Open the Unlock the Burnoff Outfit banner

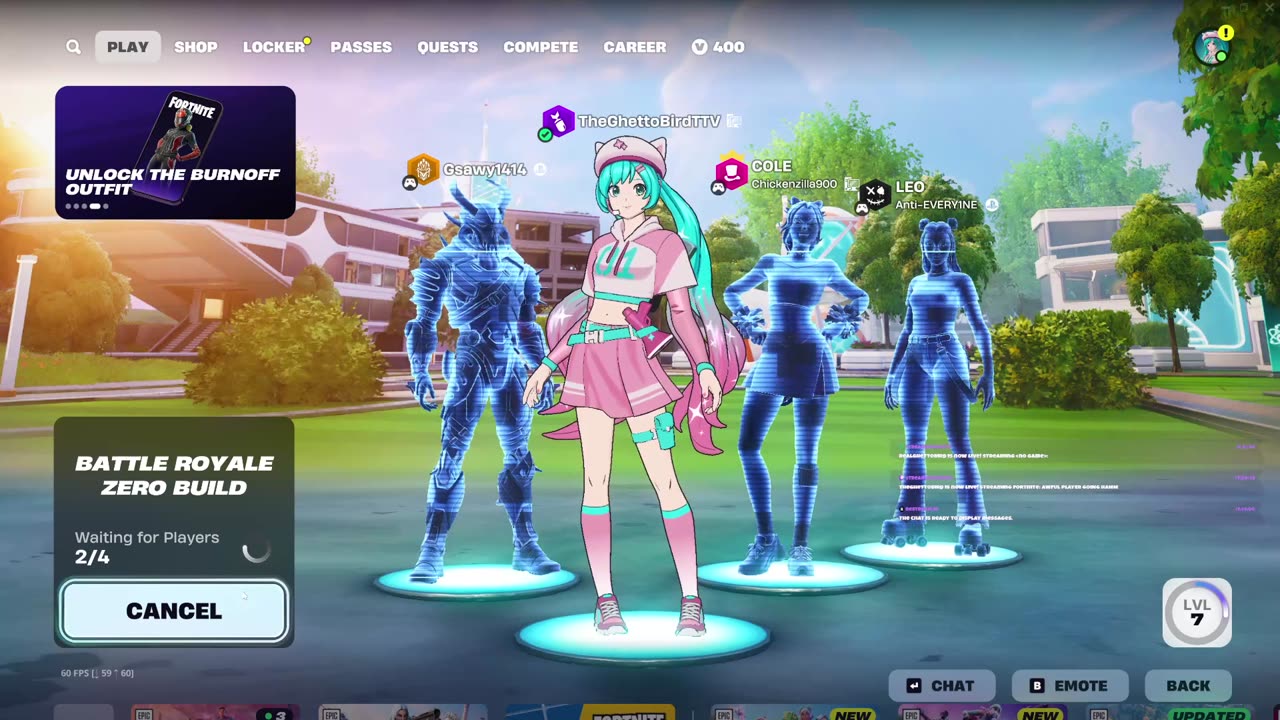[175, 152]
